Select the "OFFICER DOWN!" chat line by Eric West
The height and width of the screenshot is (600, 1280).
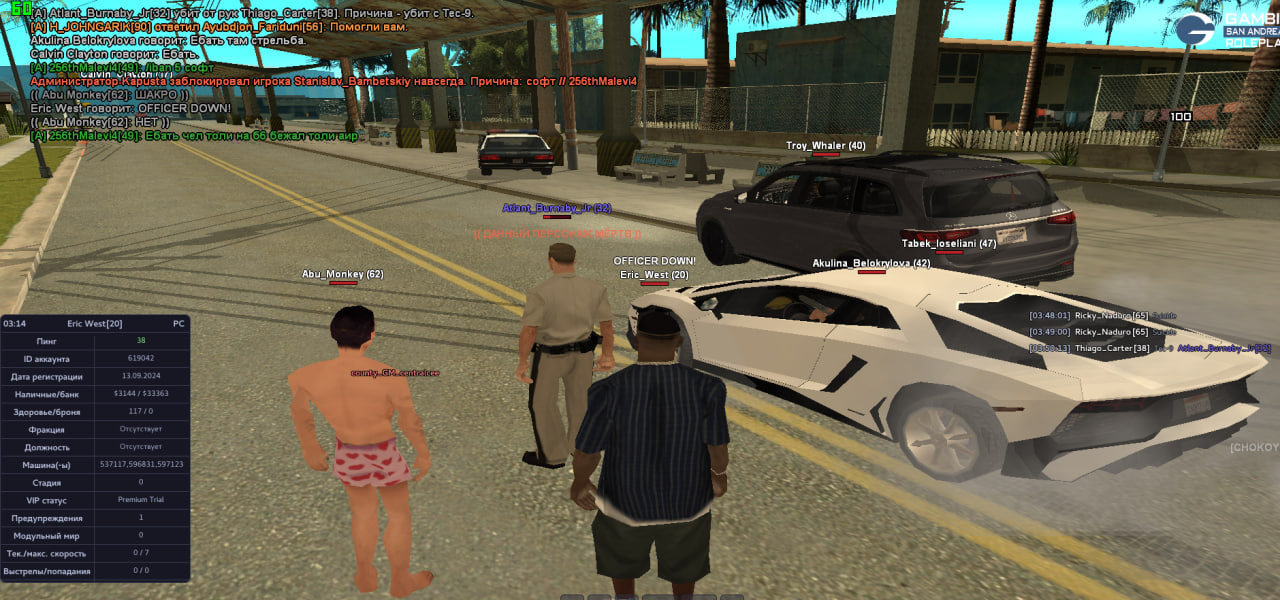(x=131, y=108)
